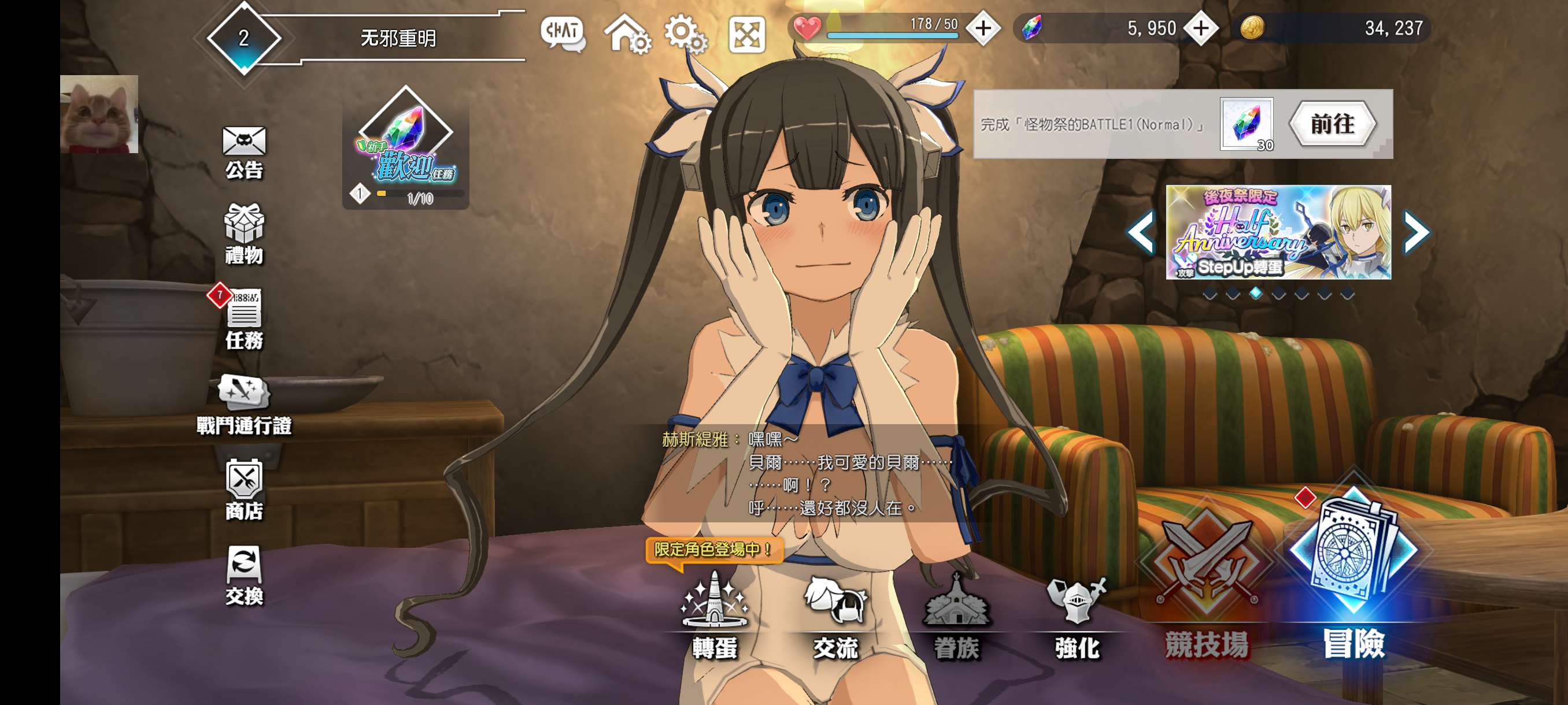
Task: Open the 任務 missions list
Action: tap(243, 319)
